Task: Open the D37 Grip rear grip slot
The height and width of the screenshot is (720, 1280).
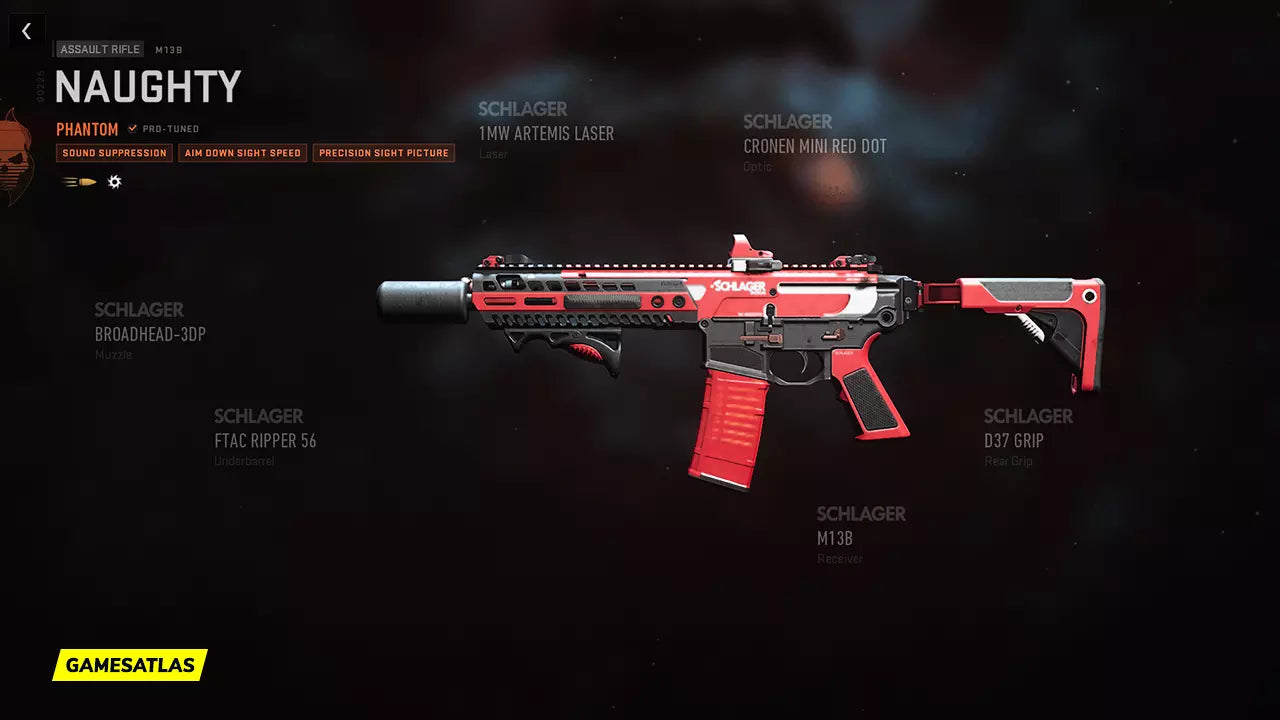Action: click(x=1014, y=440)
